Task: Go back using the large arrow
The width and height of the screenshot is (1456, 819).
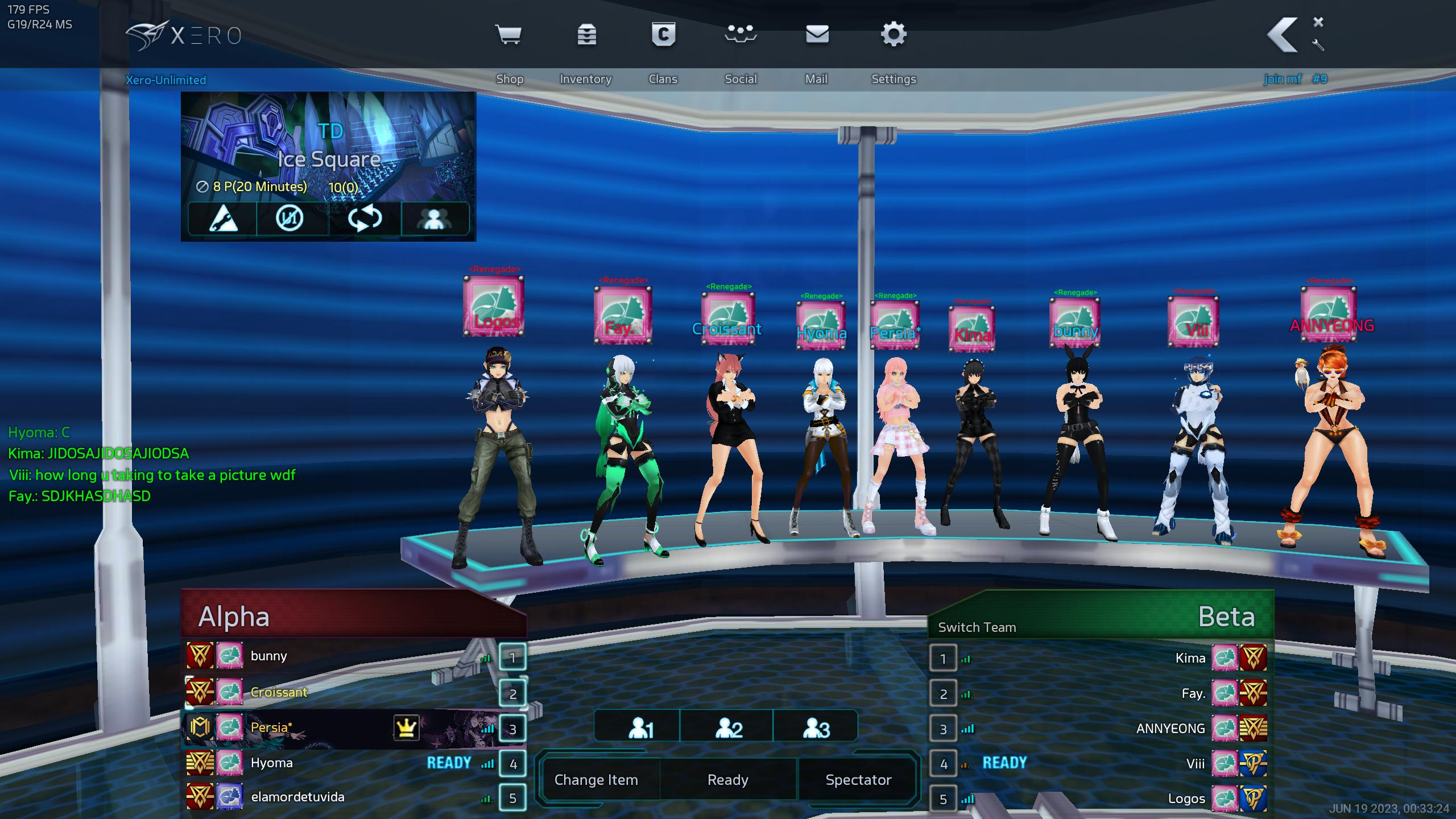Action: pyautogui.click(x=1283, y=35)
